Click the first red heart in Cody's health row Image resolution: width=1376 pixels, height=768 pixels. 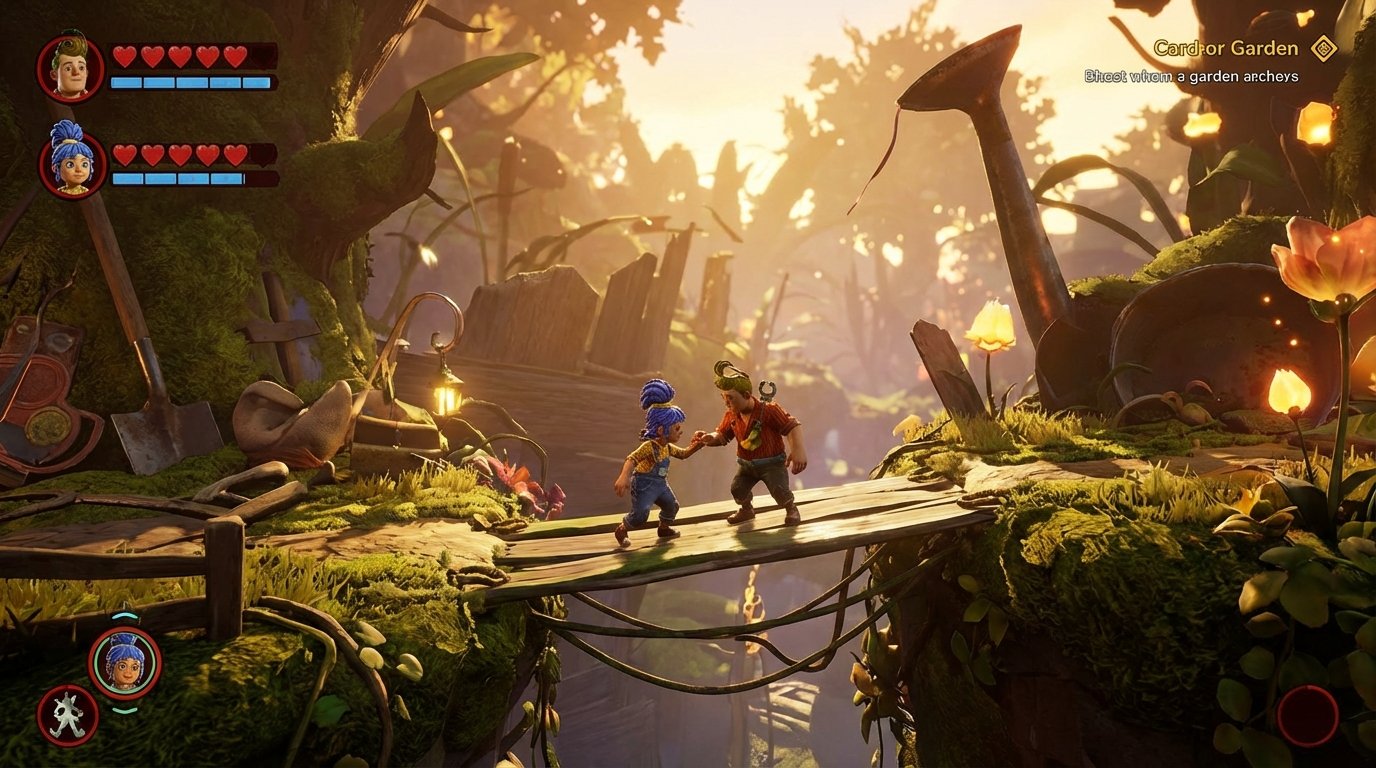[x=124, y=57]
